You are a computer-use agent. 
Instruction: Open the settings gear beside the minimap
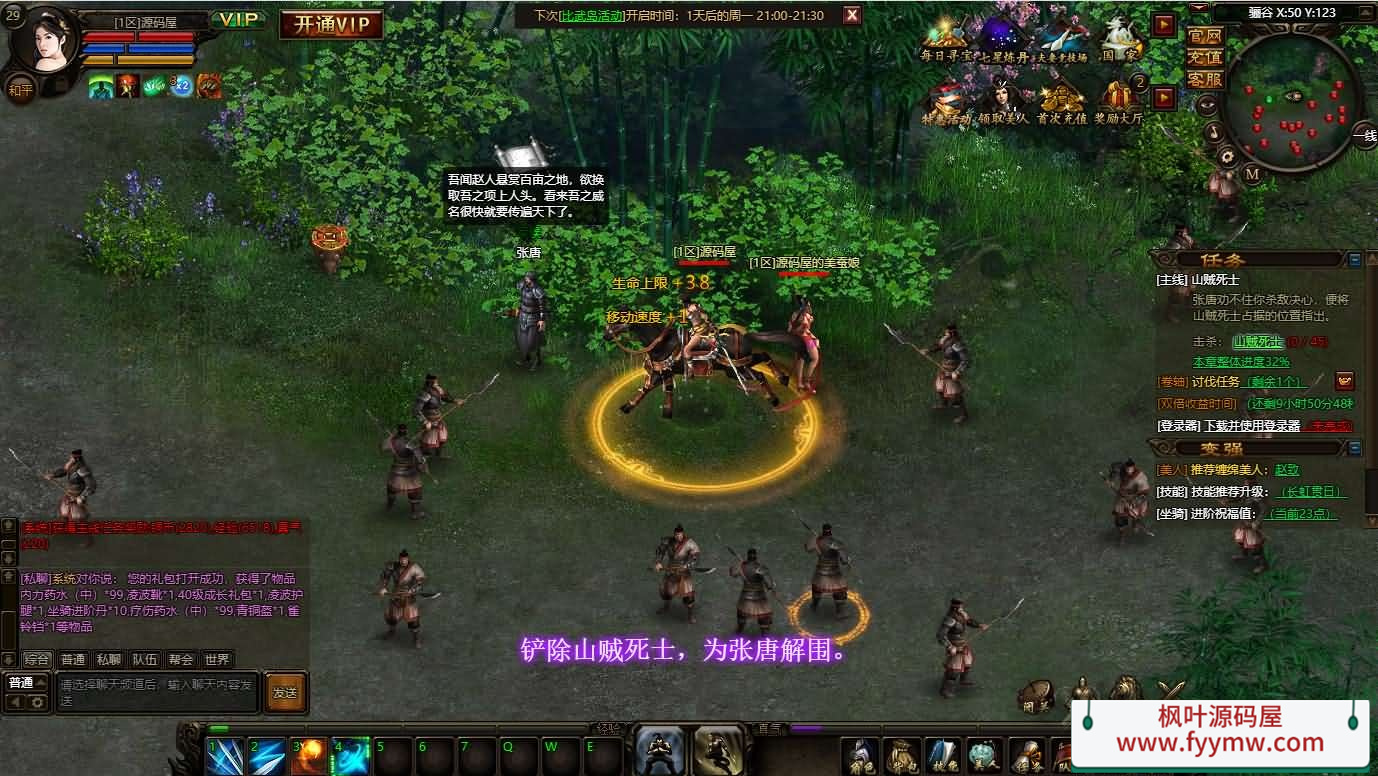coord(1227,156)
